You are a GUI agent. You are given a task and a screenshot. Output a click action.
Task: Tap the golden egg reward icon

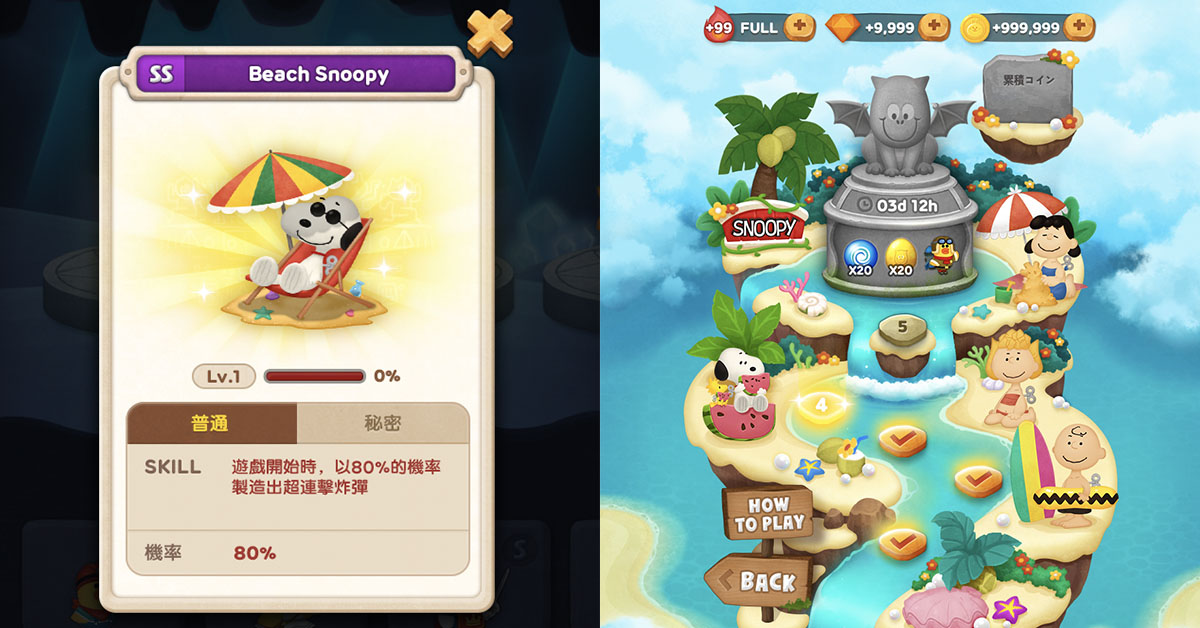coord(900,255)
